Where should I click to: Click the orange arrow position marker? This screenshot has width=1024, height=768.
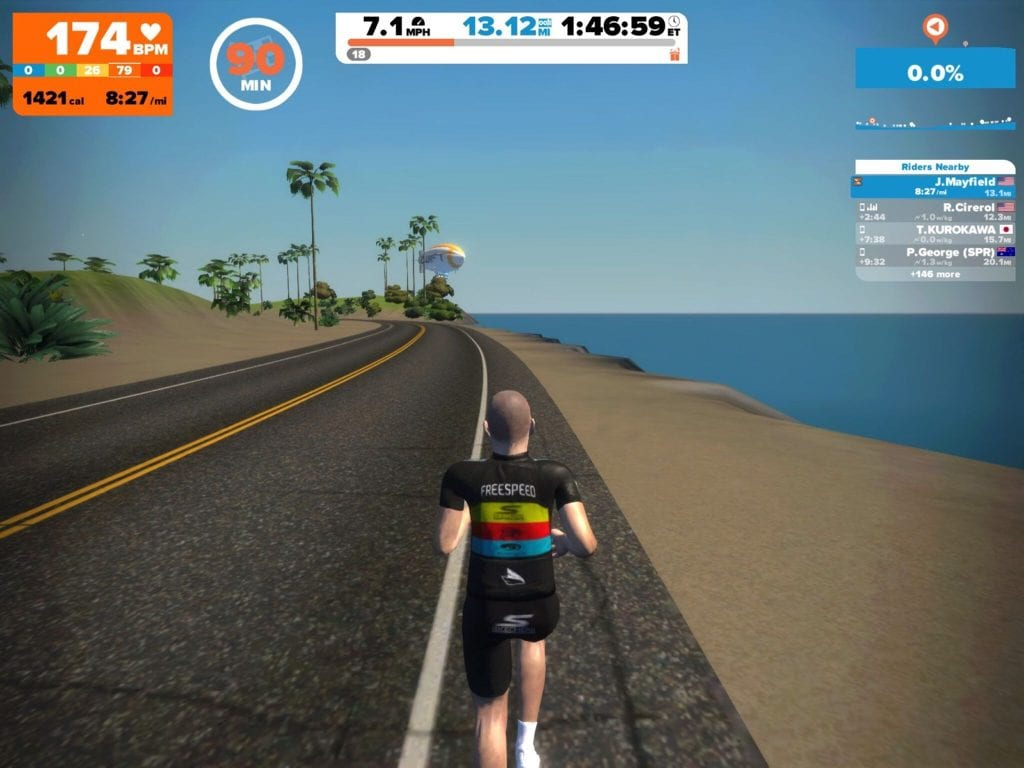pos(935,28)
